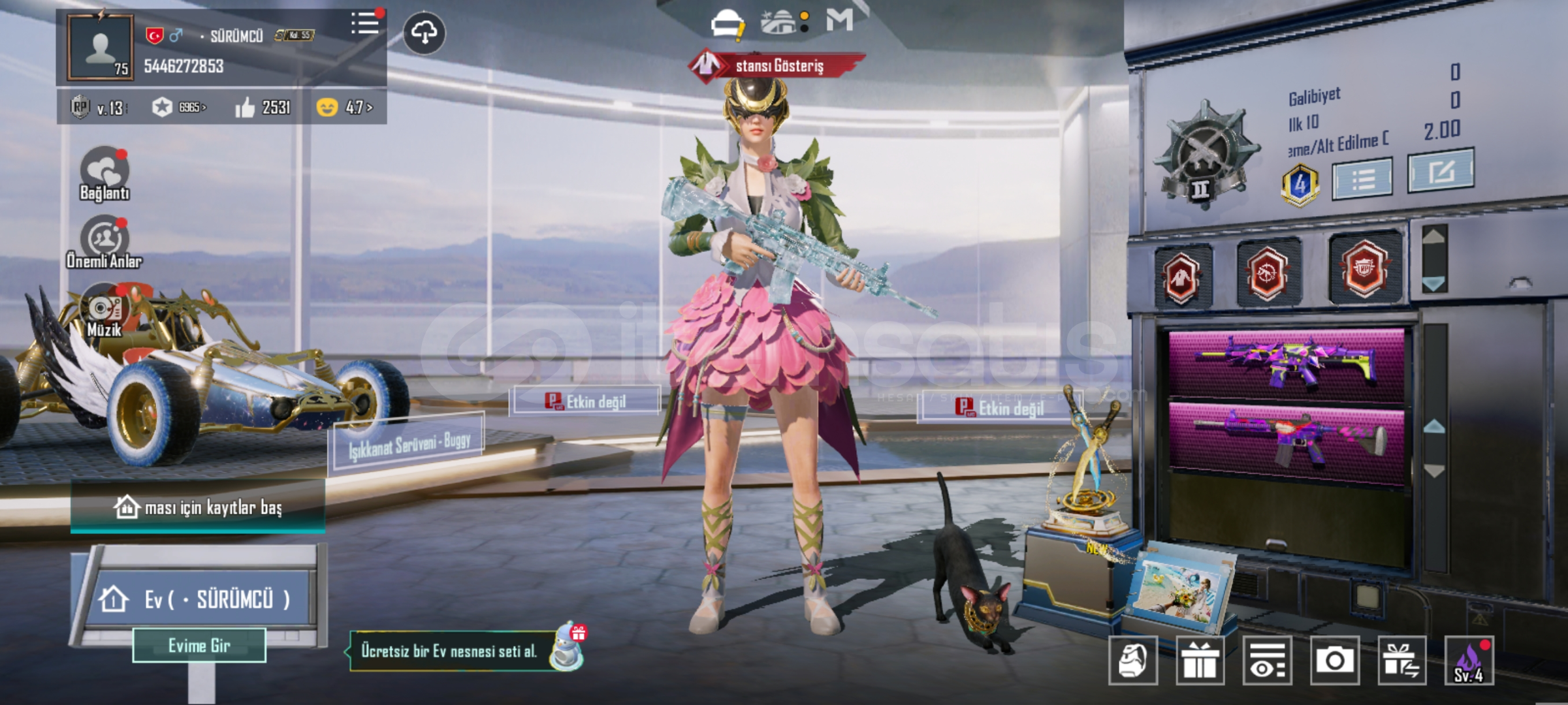Open the statistics list button under Galibiyet
This screenshot has height=705, width=1568.
(x=1362, y=178)
